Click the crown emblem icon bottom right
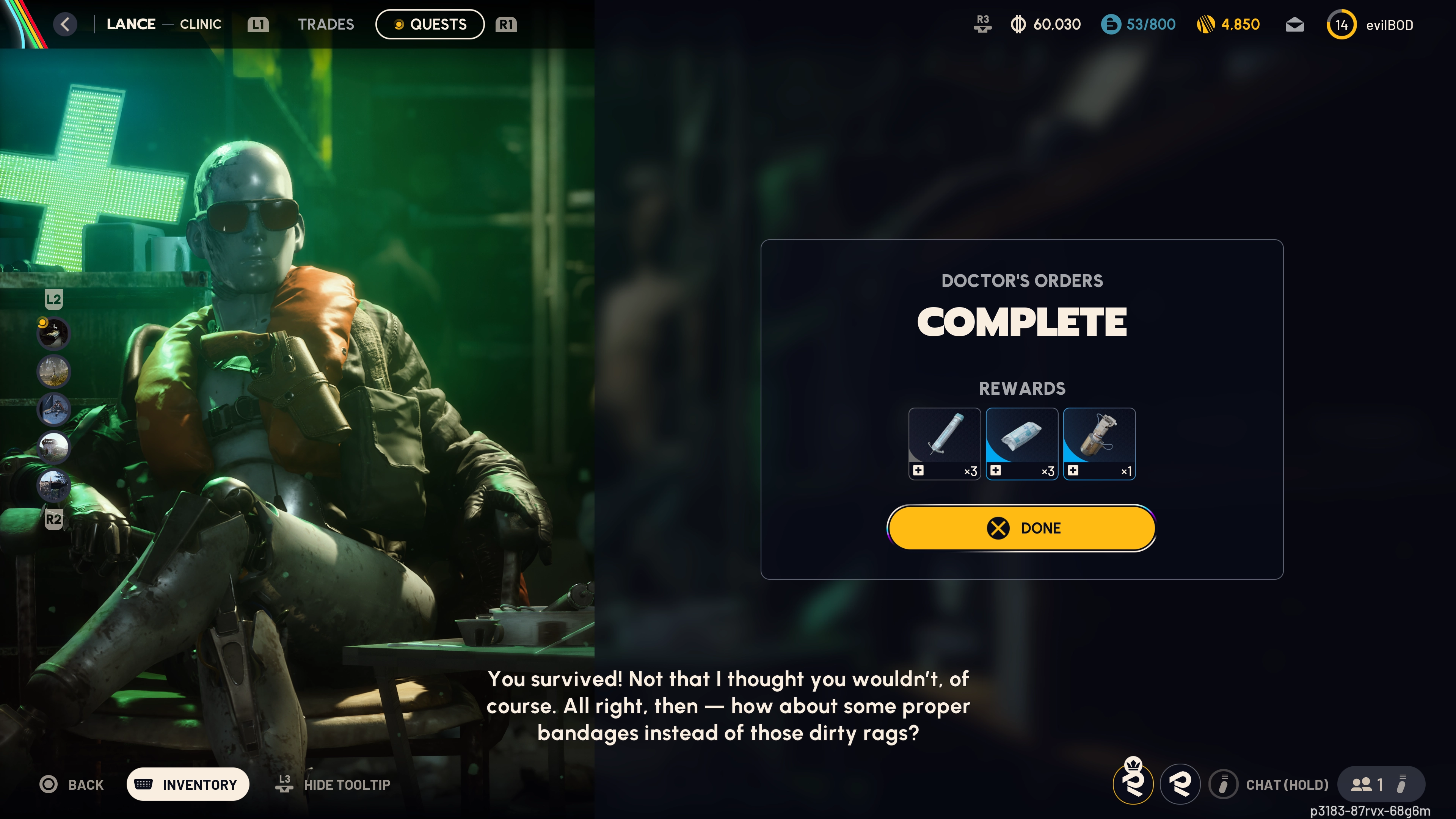1456x819 pixels. [1134, 784]
